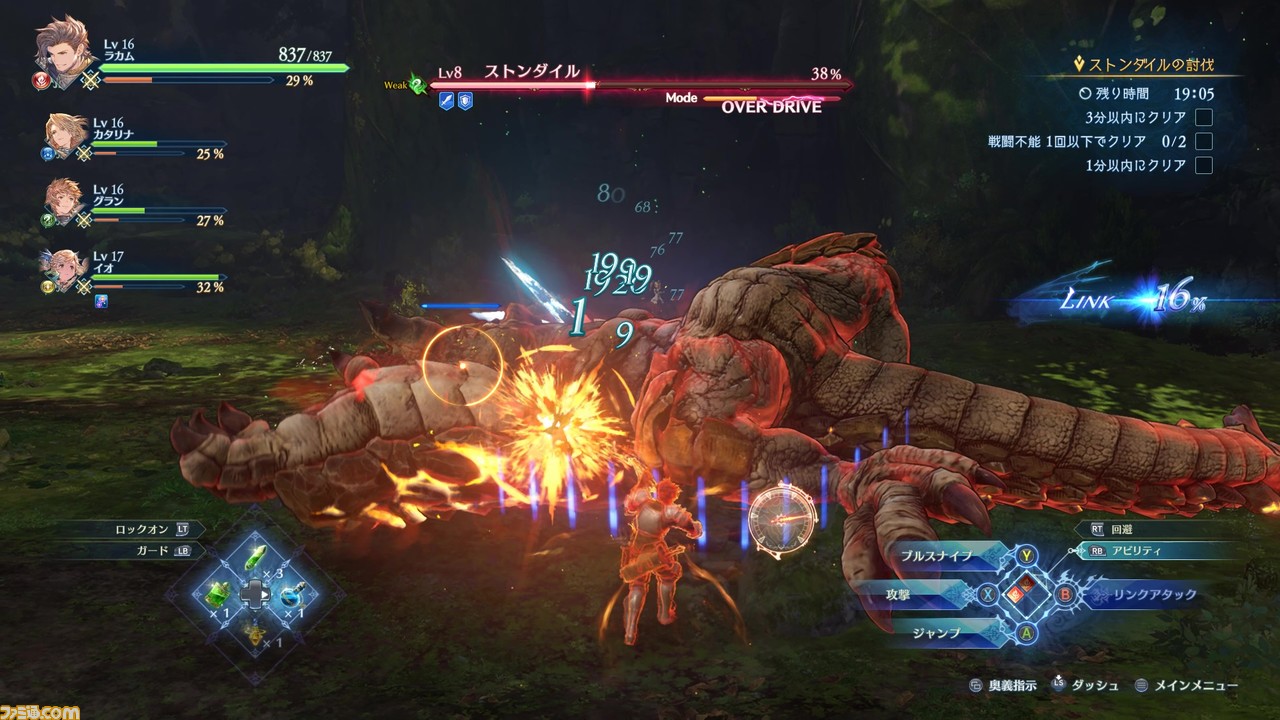
Task: Click the ストンダイルの討伐 quest tracker title
Action: 1150,65
